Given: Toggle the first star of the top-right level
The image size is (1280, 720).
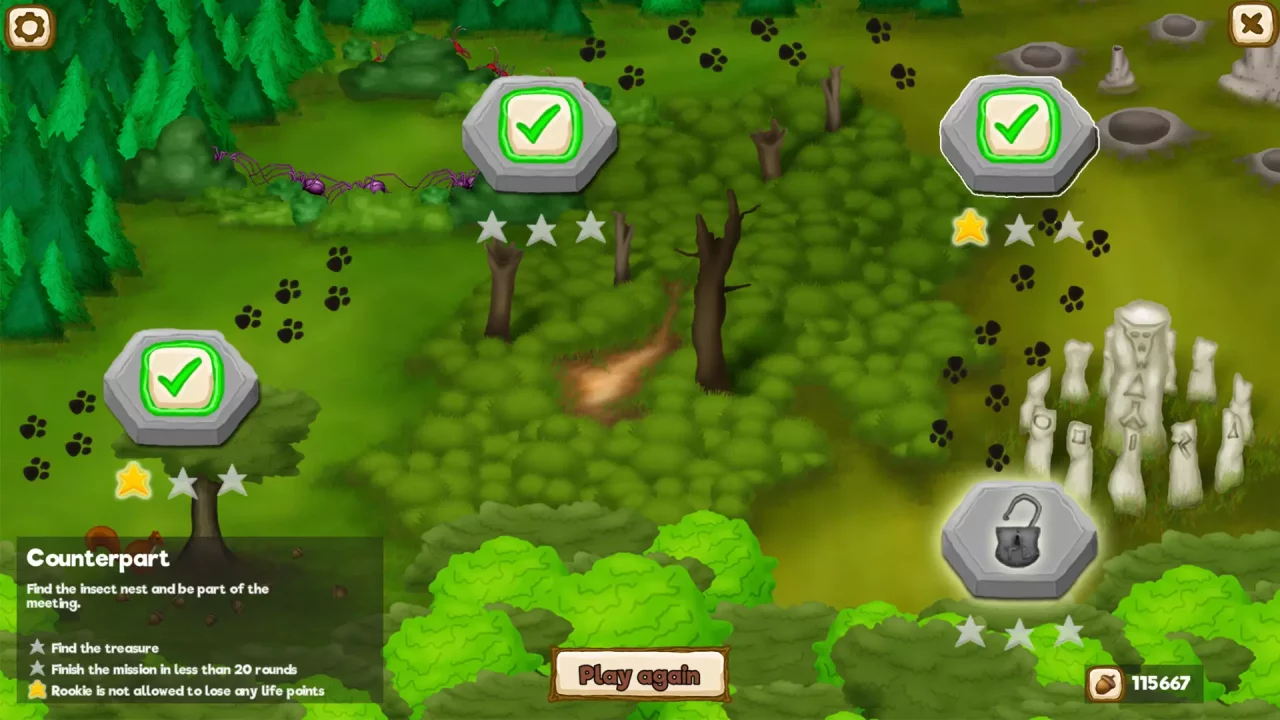Looking at the screenshot, I should [970, 229].
